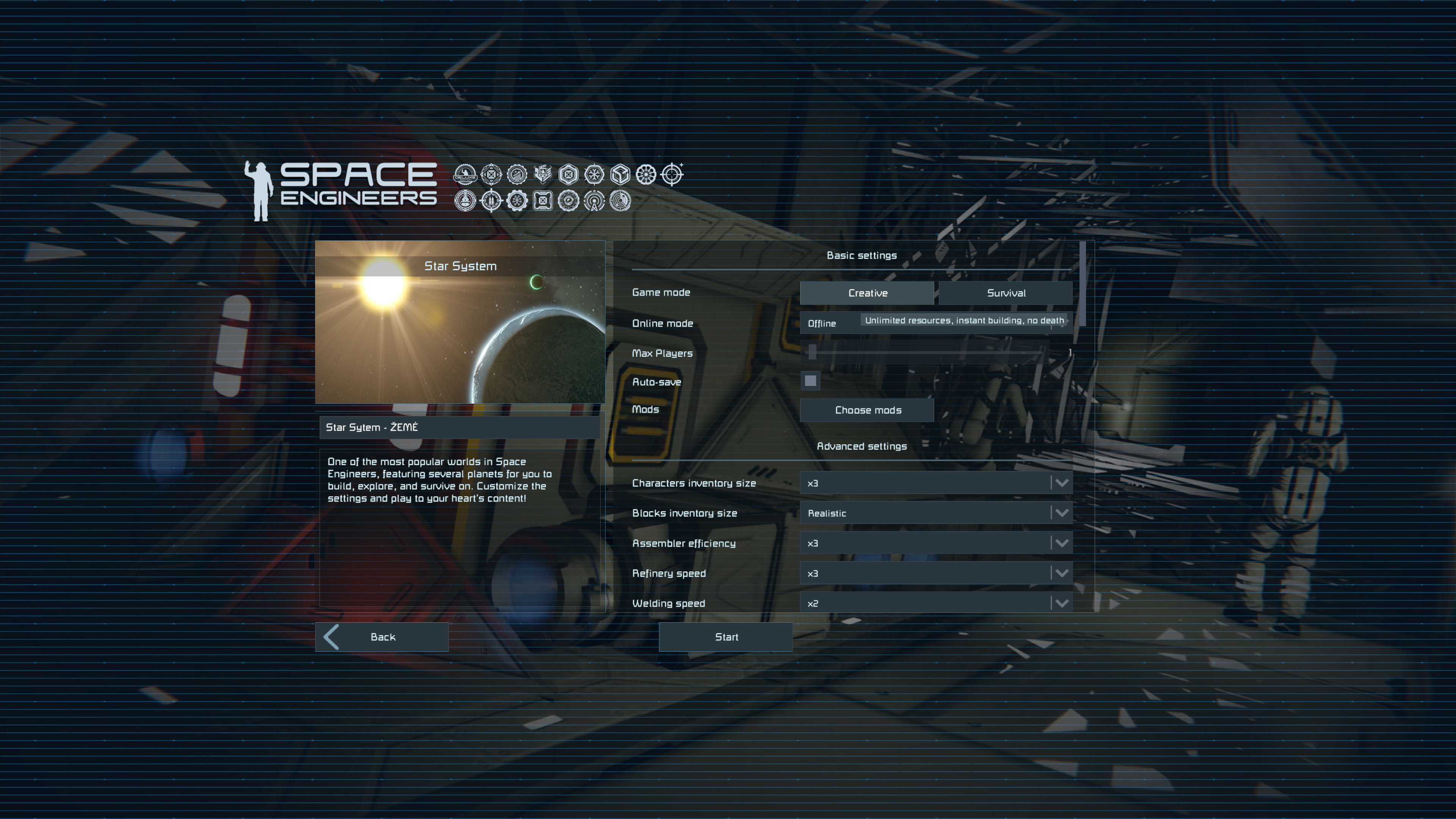Expand Characters inventory size dropdown
Viewport: 1456px width, 819px height.
(935, 483)
